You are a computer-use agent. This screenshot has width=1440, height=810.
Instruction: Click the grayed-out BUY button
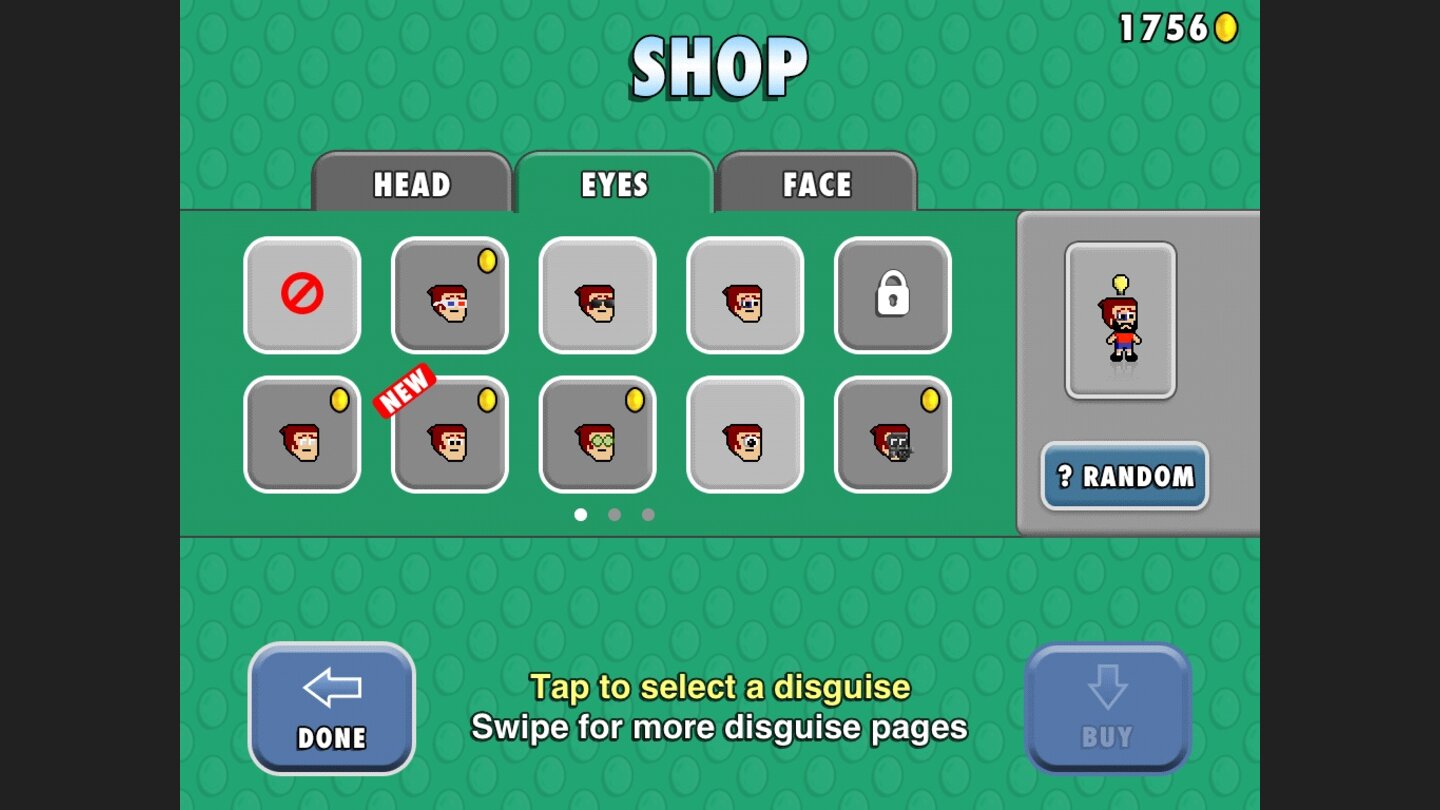pyautogui.click(x=1108, y=707)
